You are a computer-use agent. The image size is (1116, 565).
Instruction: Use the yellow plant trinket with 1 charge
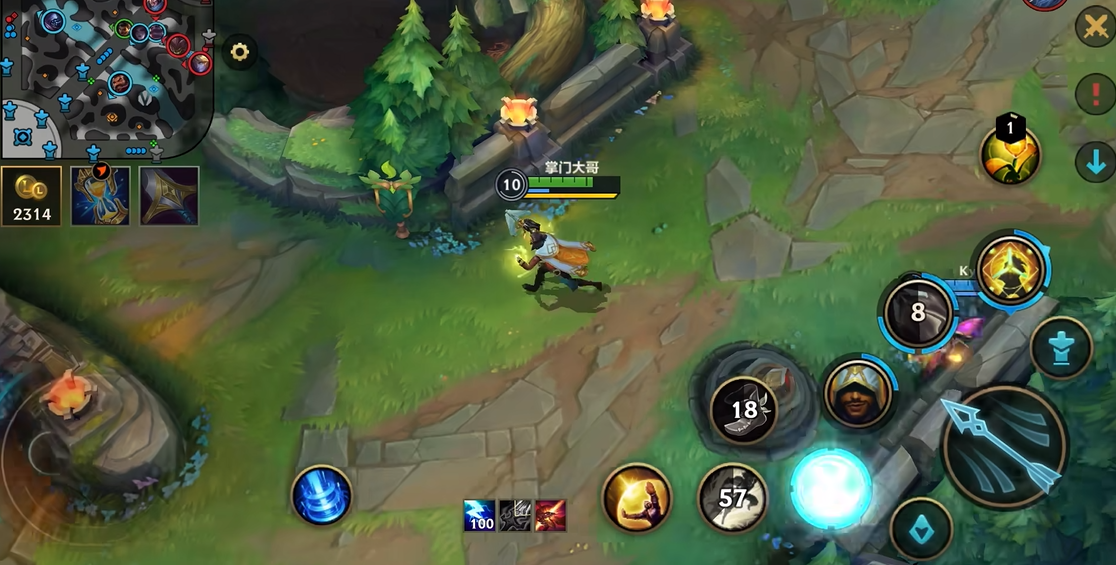coord(1010,155)
